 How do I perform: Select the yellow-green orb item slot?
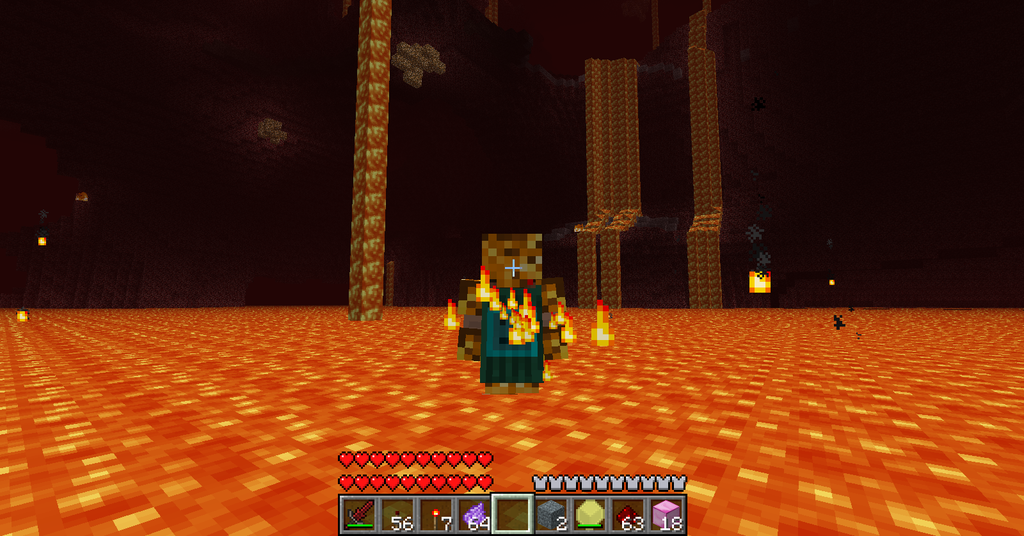(589, 515)
